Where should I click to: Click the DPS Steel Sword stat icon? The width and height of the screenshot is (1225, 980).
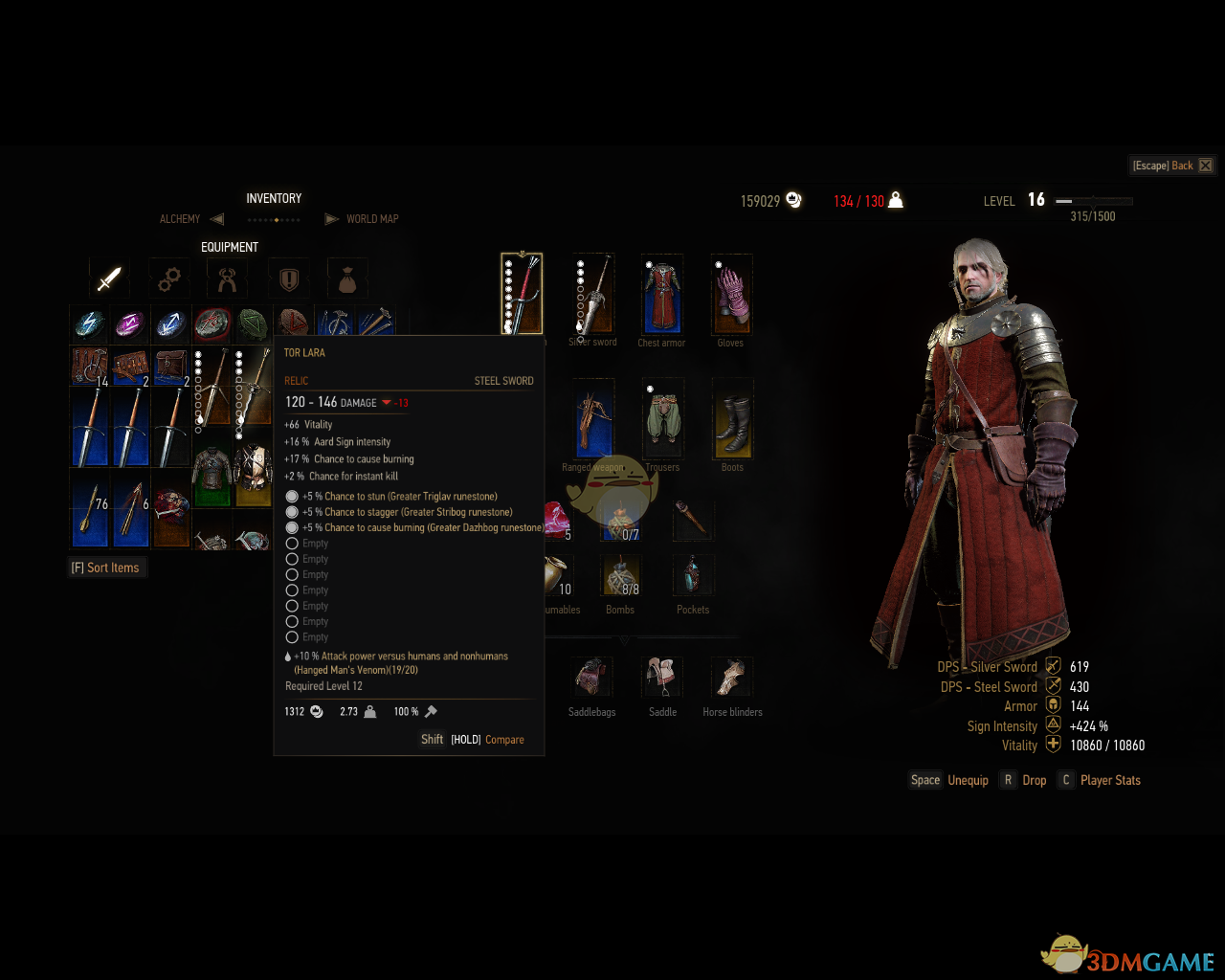pyautogui.click(x=1052, y=686)
